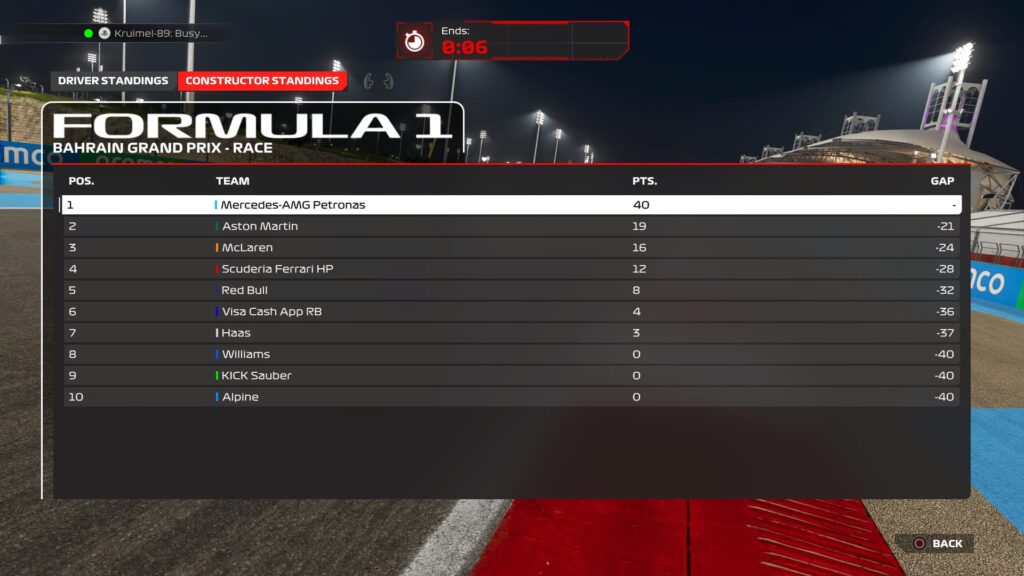Highlight the Red Bull row
The width and height of the screenshot is (1024, 576).
click(x=511, y=290)
